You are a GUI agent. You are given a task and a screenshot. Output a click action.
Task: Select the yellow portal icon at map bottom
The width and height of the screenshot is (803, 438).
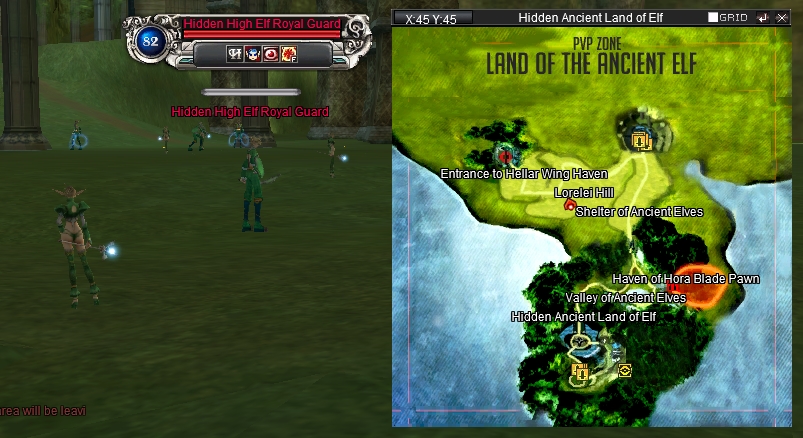pyautogui.click(x=580, y=372)
